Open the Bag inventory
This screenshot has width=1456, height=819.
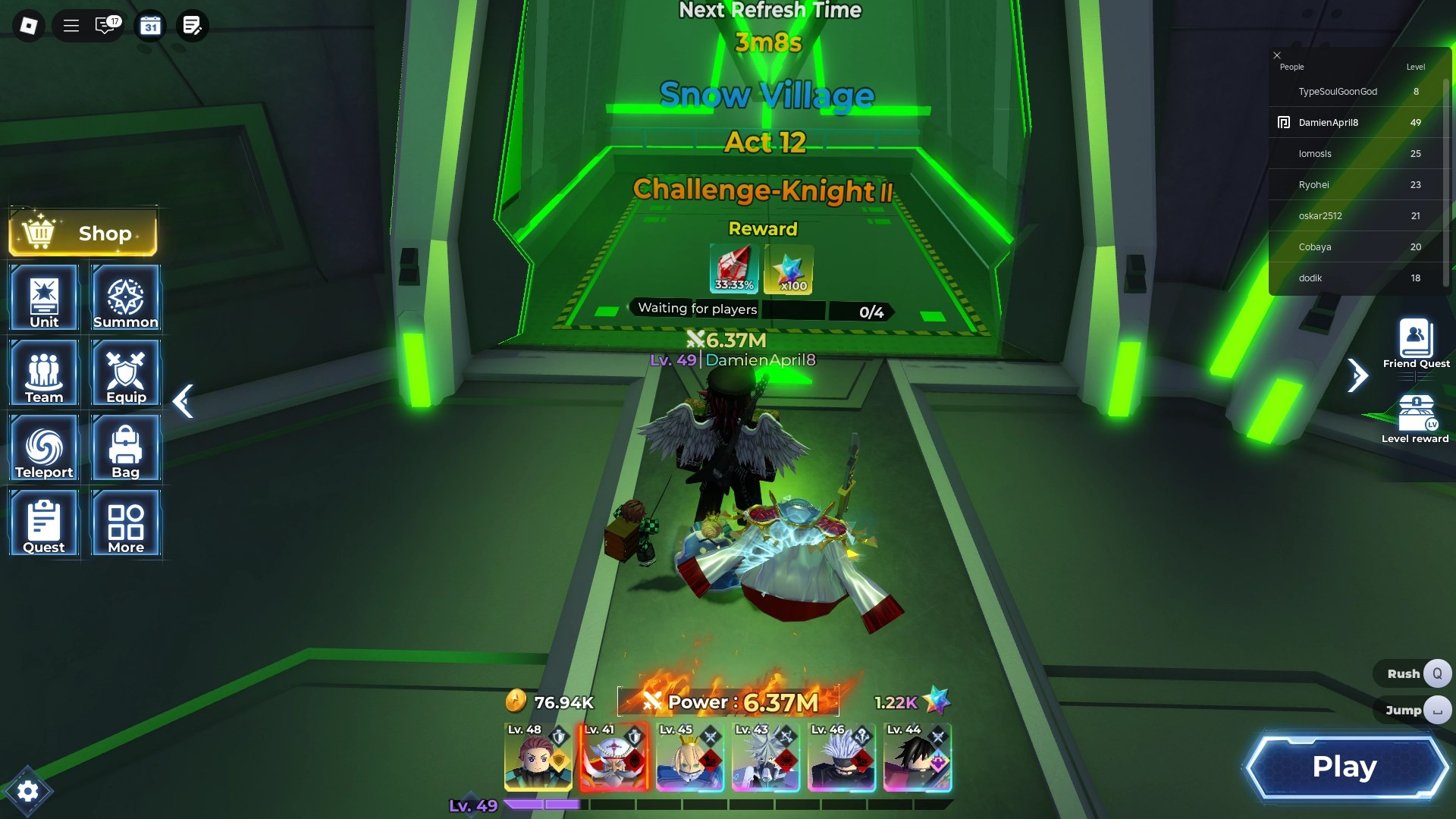tap(125, 448)
